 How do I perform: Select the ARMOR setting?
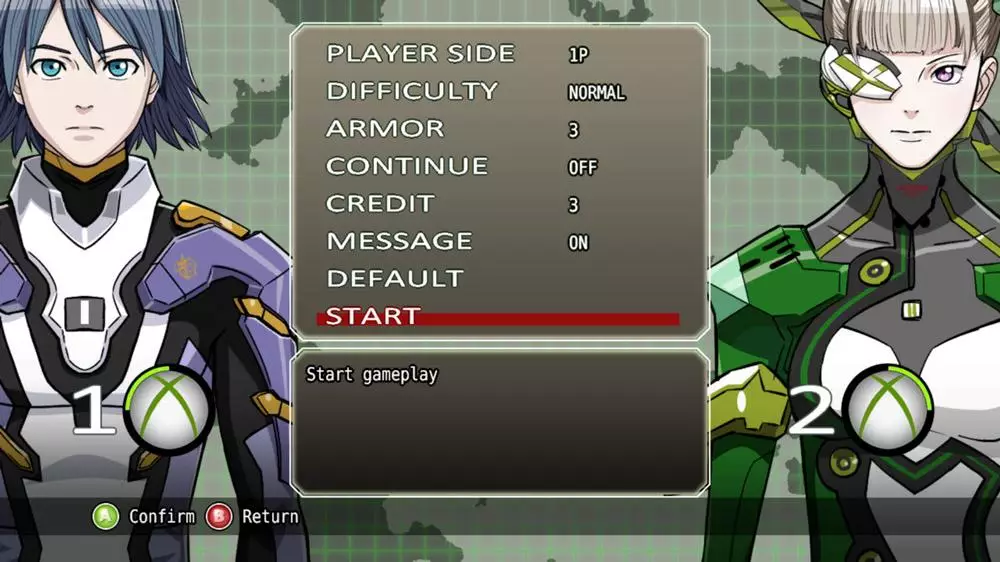(385, 129)
